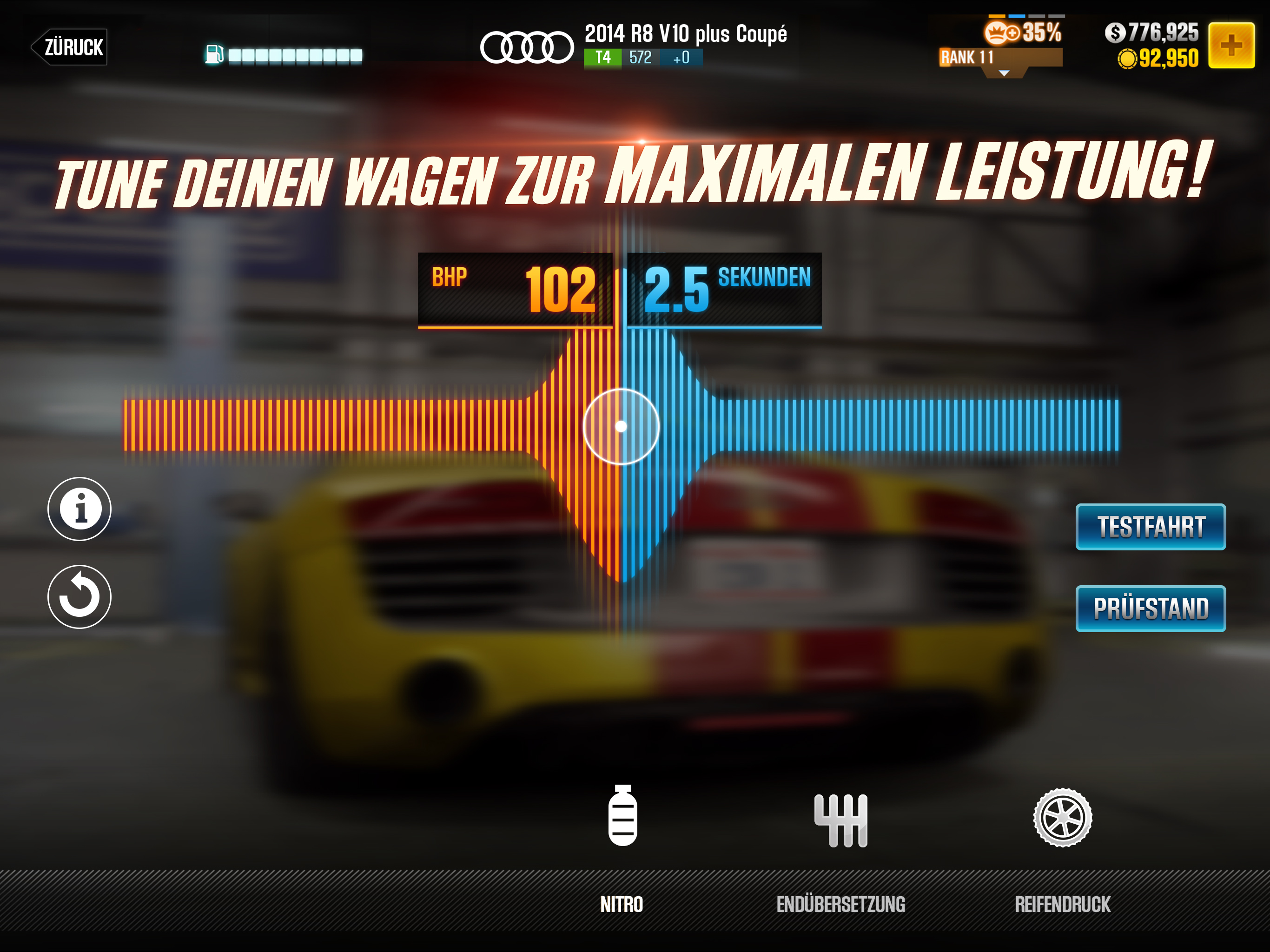This screenshot has width=1270, height=952.
Task: Show tuning info via the info icon
Action: point(79,509)
